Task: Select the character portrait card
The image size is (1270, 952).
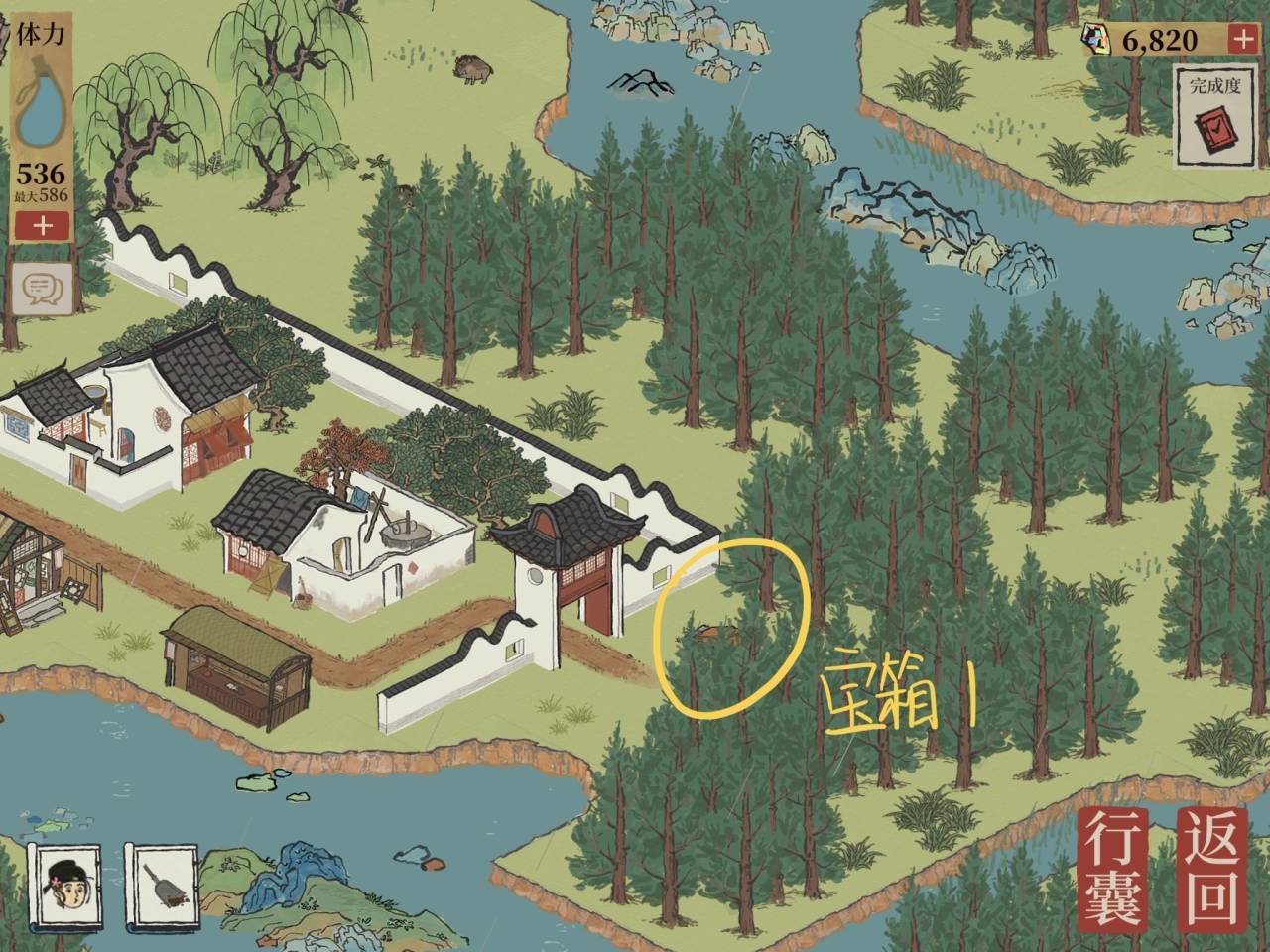Action: coord(64,888)
